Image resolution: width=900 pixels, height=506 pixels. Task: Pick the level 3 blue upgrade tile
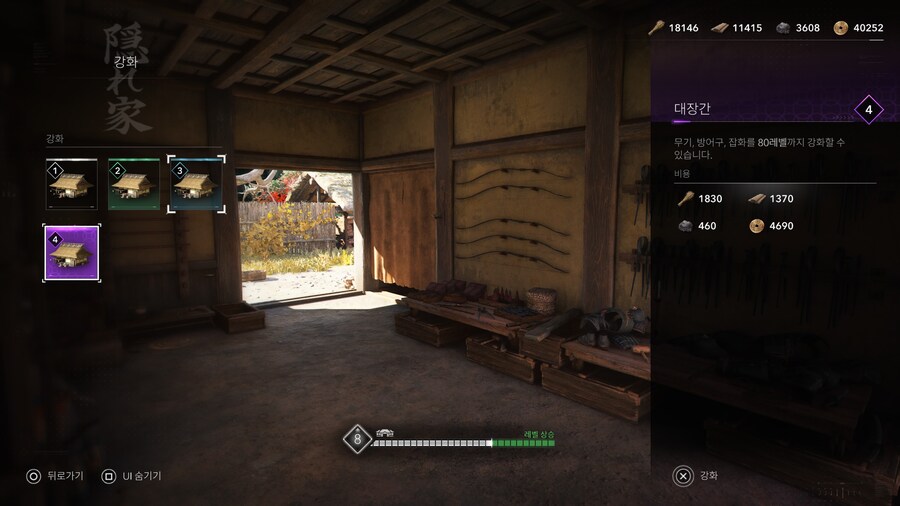196,184
